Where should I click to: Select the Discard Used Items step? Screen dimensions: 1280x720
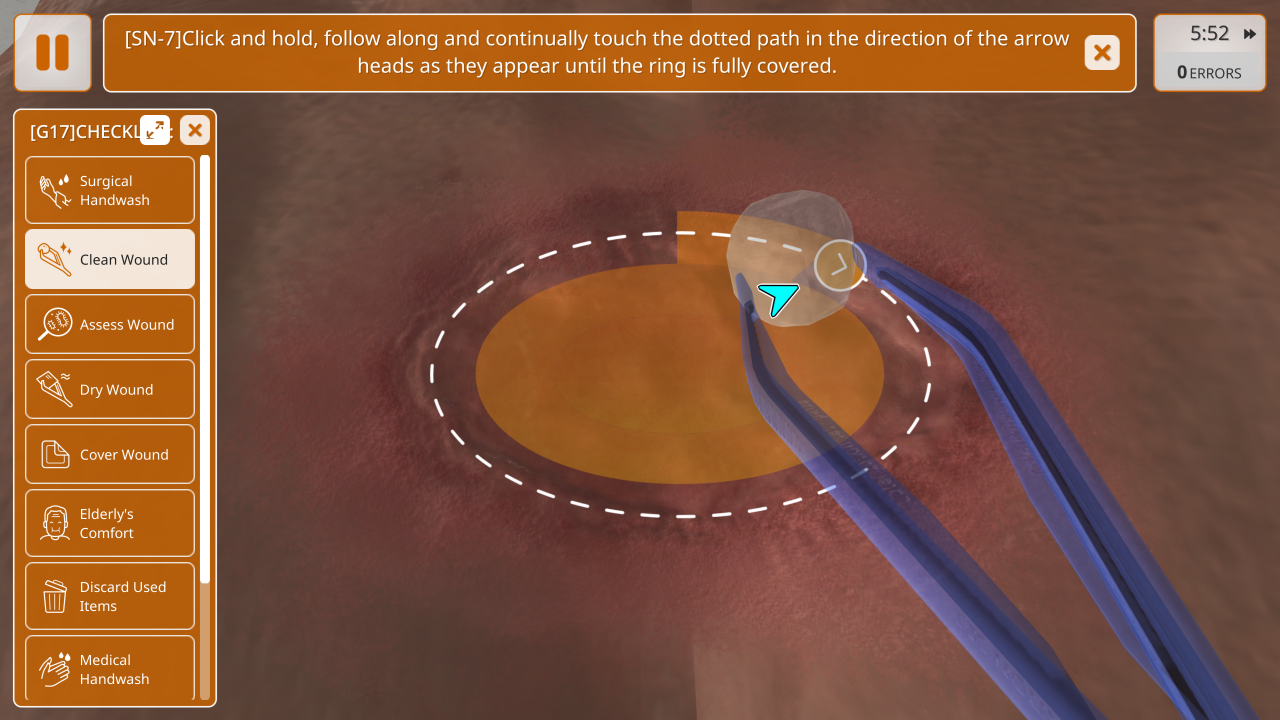(110, 596)
